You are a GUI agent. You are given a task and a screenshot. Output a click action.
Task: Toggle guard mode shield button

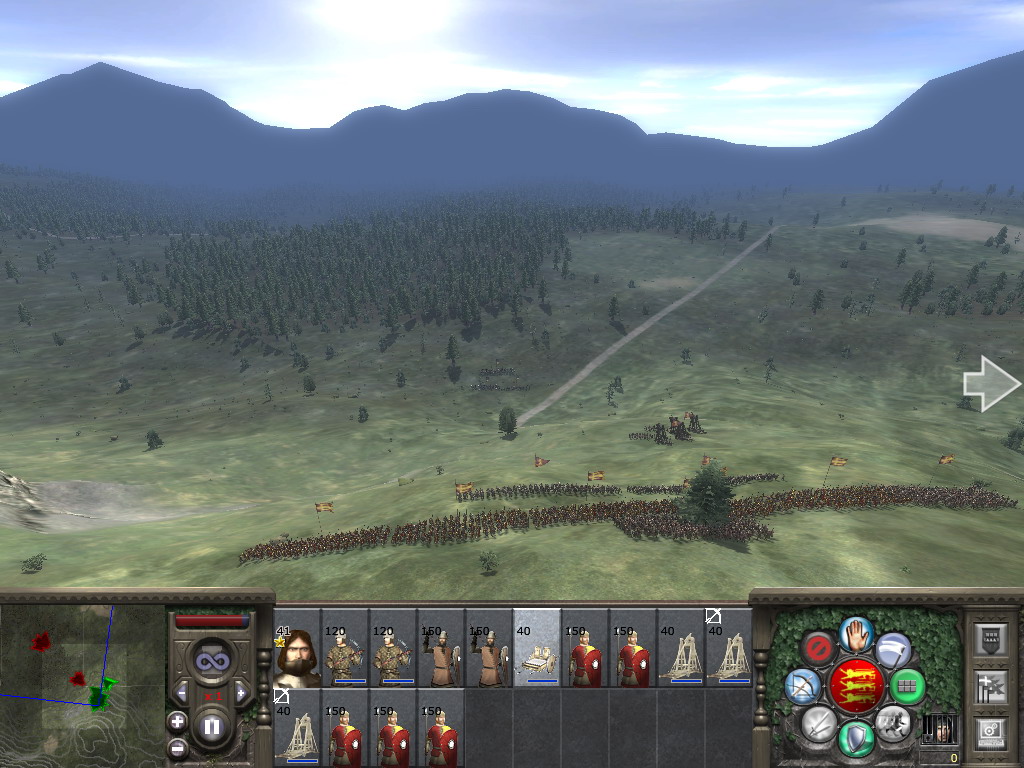[856, 738]
